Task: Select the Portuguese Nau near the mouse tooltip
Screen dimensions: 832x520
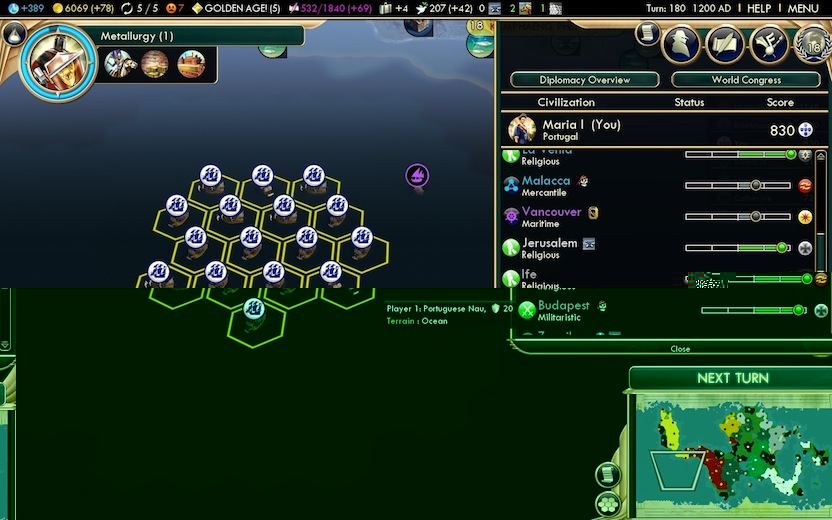Action: click(x=254, y=308)
